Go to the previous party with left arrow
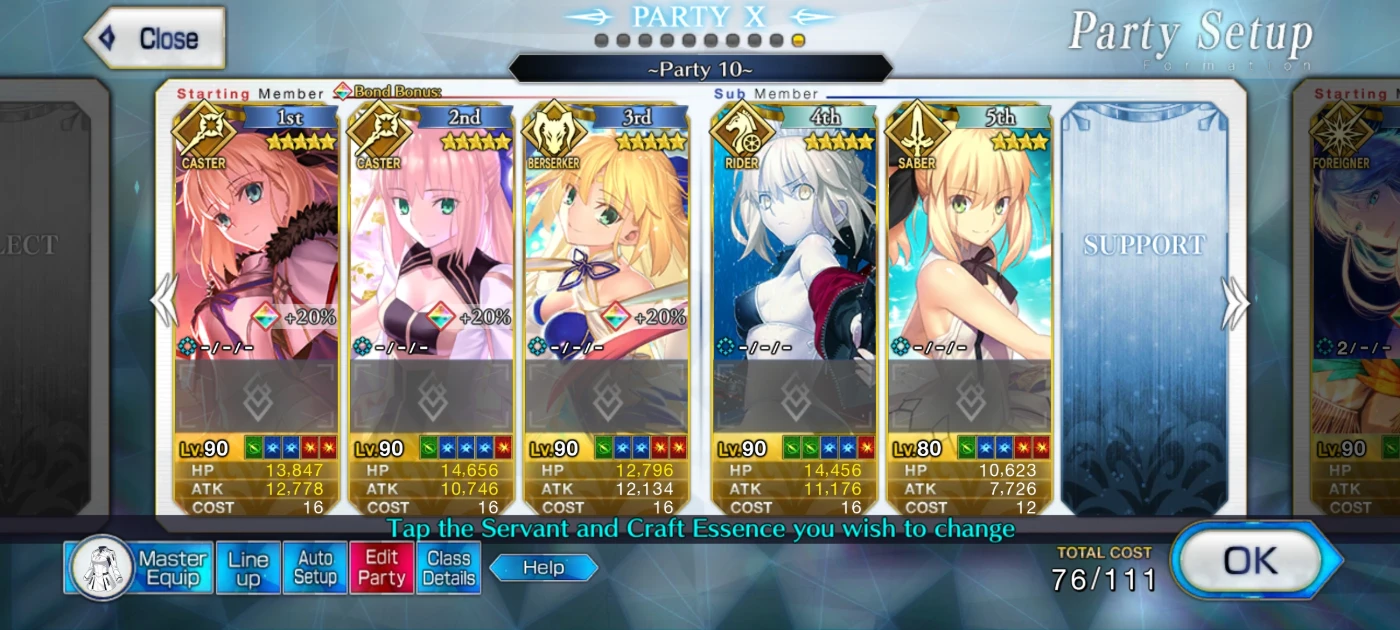Viewport: 1400px width, 630px height. 163,303
